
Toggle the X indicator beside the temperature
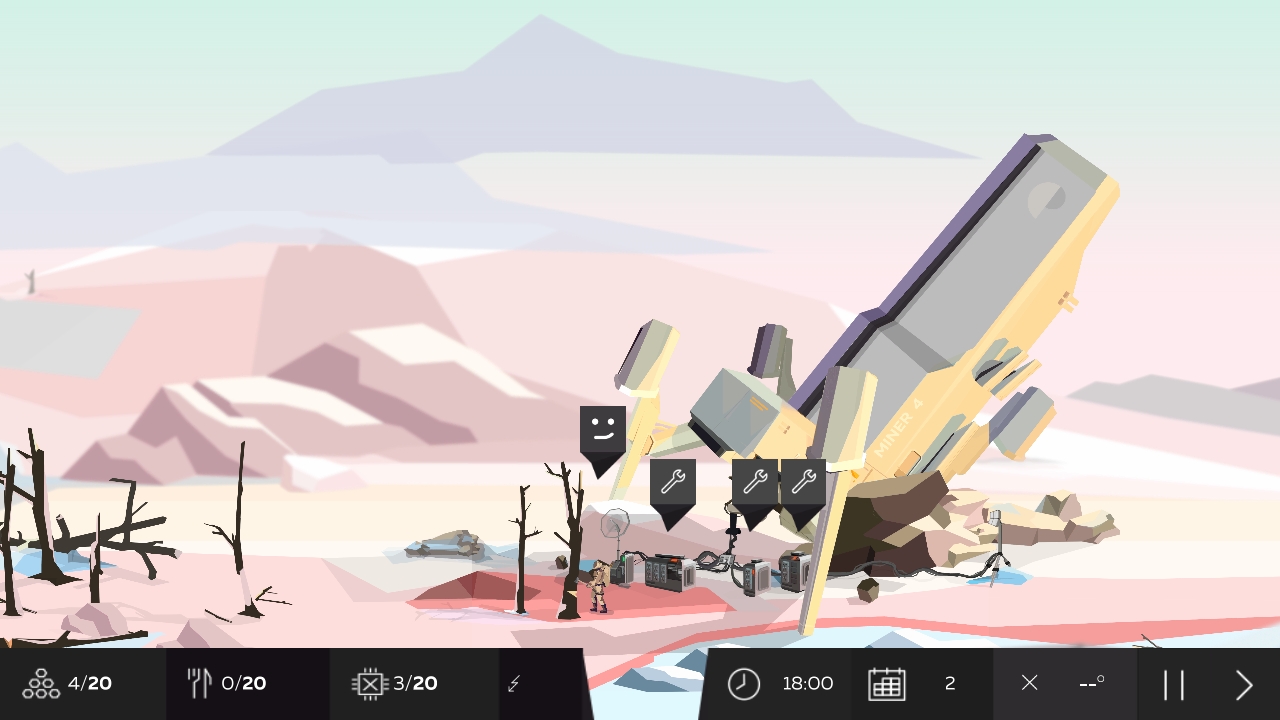click(x=1029, y=683)
